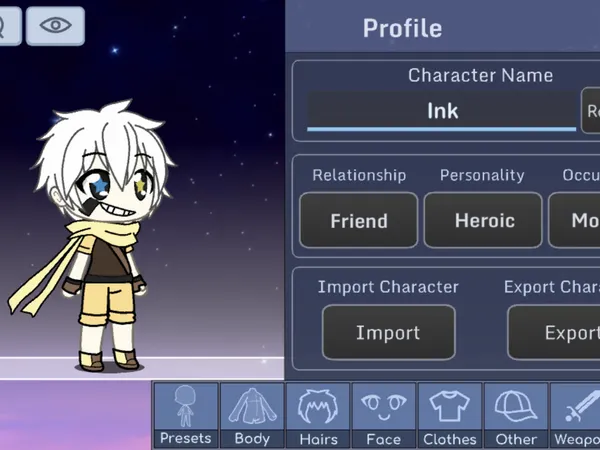600x450 pixels.
Task: Choose the Clothes tab
Action: (x=450, y=415)
